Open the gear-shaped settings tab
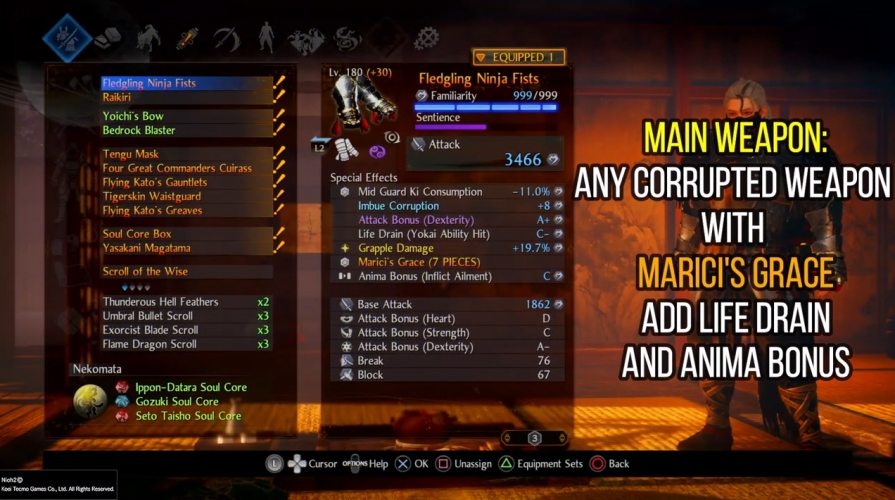Viewport: 895px width, 500px height. click(427, 39)
